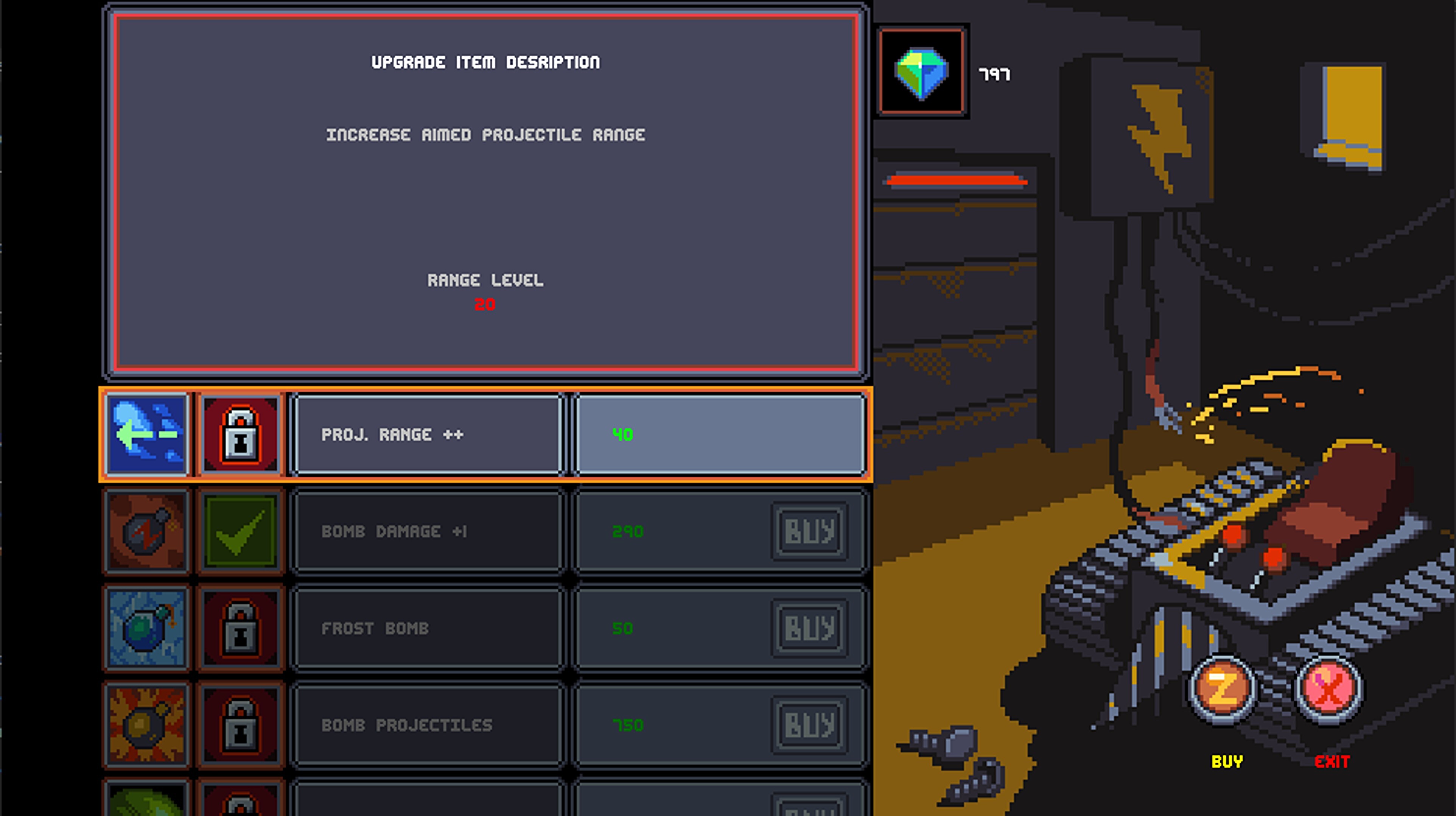
Task: Select the blue projectile range upgrade icon
Action: pyautogui.click(x=146, y=434)
